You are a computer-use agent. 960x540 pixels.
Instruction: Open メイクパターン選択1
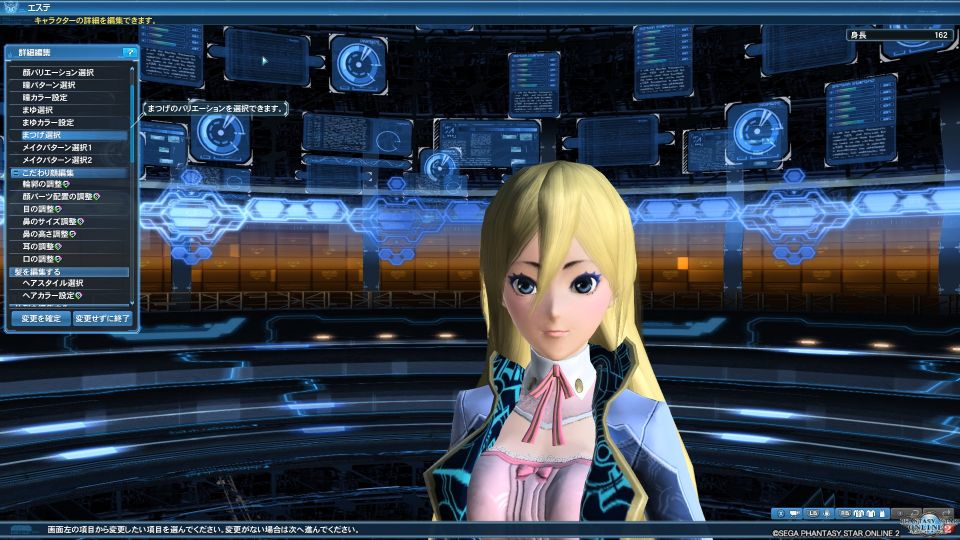pyautogui.click(x=57, y=147)
